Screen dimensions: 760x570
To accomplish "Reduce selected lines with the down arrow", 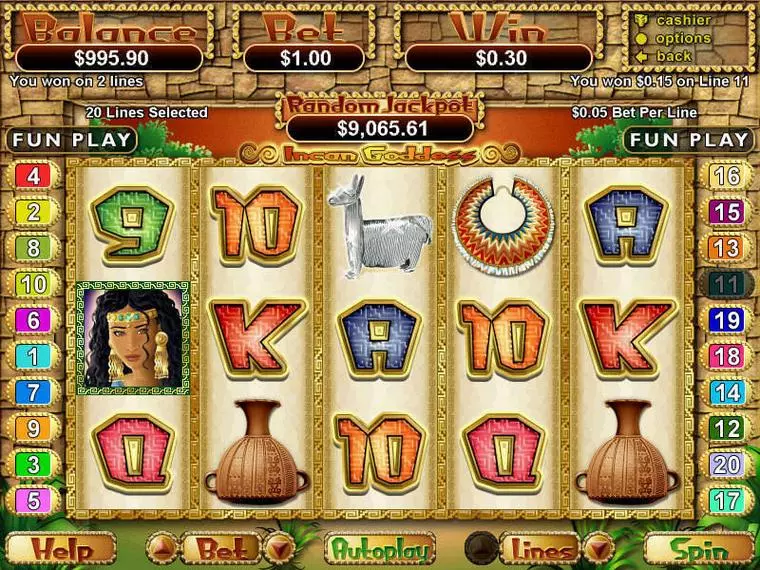I will (x=597, y=548).
